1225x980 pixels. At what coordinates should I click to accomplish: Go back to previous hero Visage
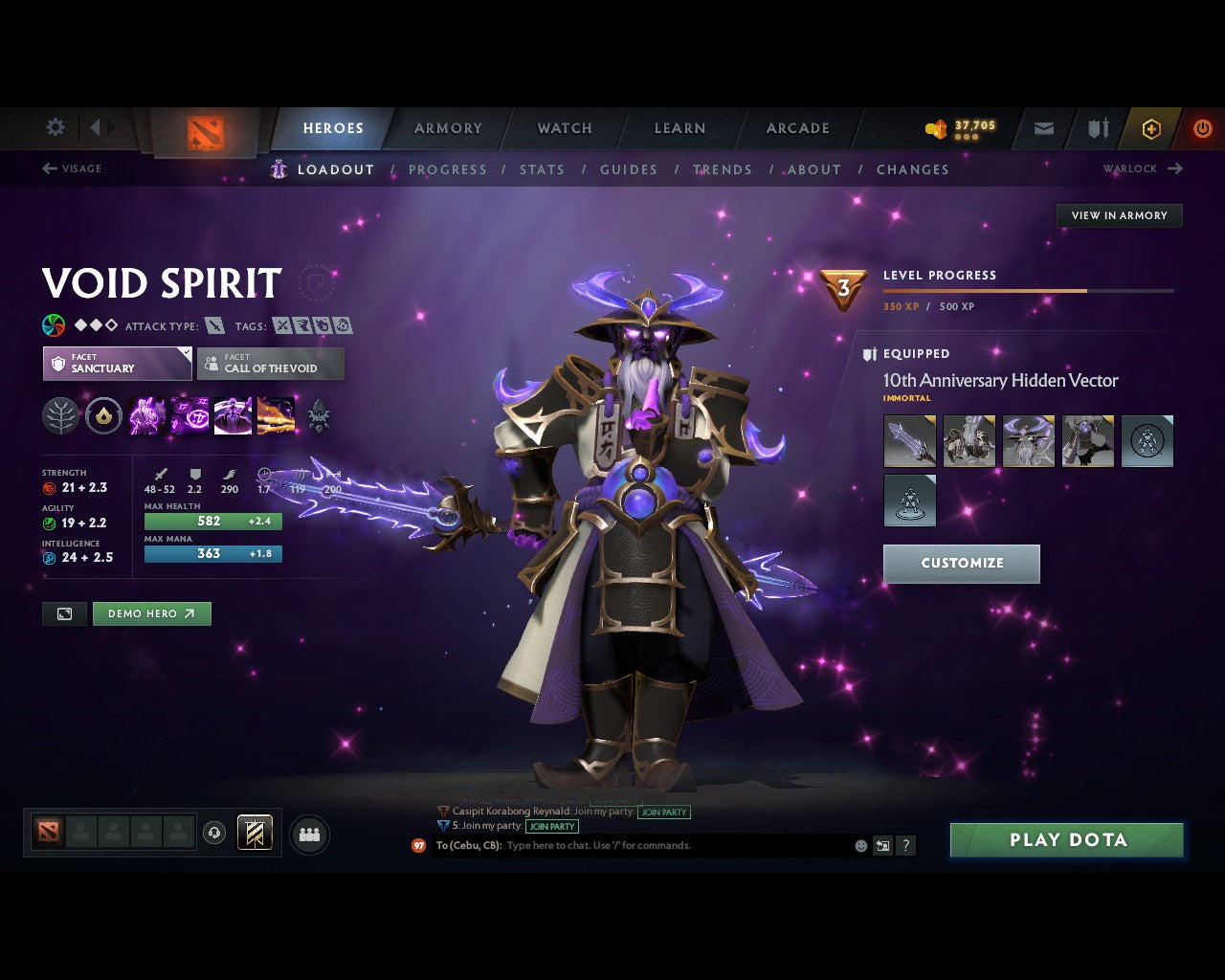[x=72, y=168]
